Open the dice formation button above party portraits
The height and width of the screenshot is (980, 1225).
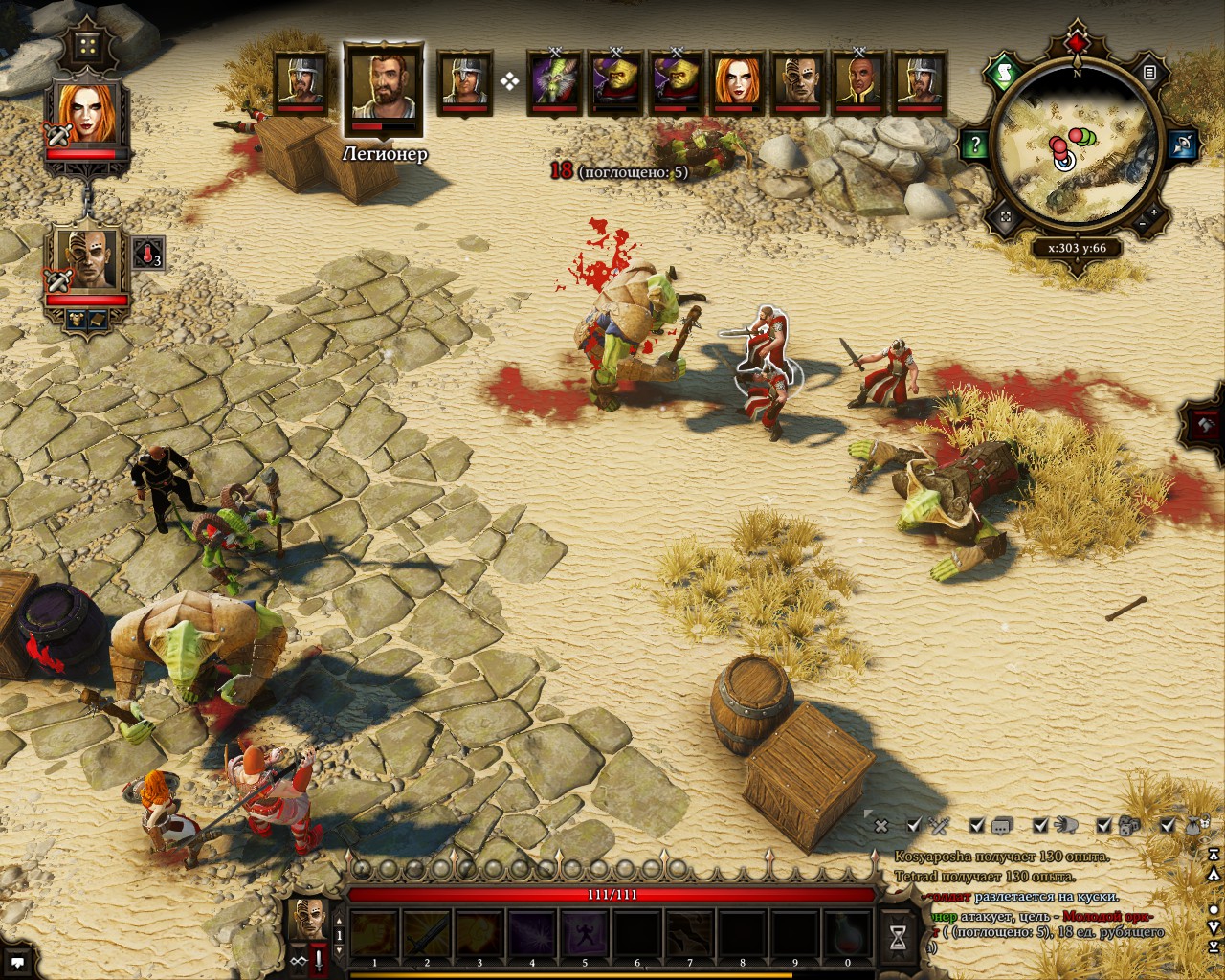[89, 46]
